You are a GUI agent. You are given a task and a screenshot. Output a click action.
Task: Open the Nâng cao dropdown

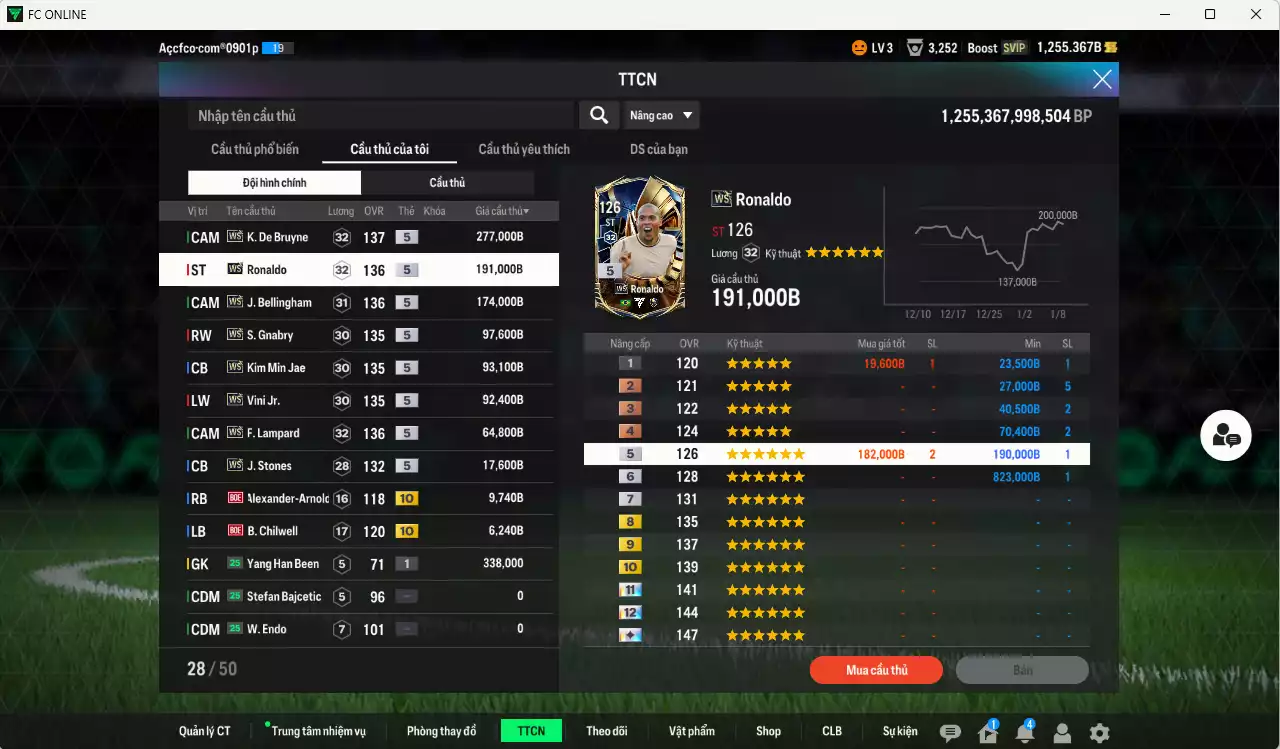tap(660, 115)
